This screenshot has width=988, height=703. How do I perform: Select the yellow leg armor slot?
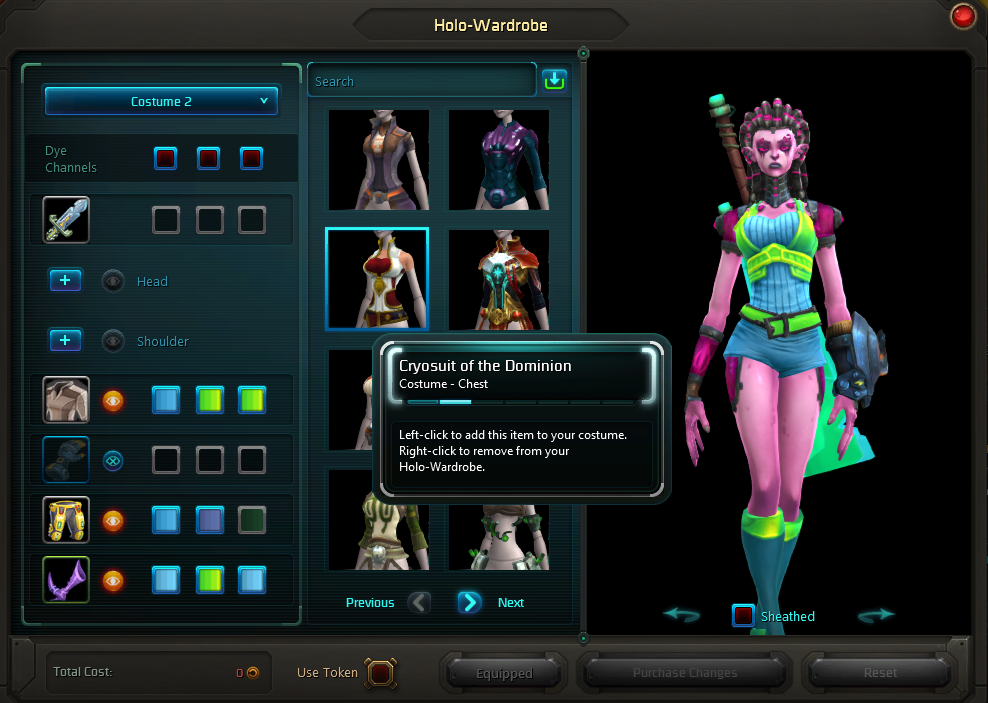coord(66,520)
